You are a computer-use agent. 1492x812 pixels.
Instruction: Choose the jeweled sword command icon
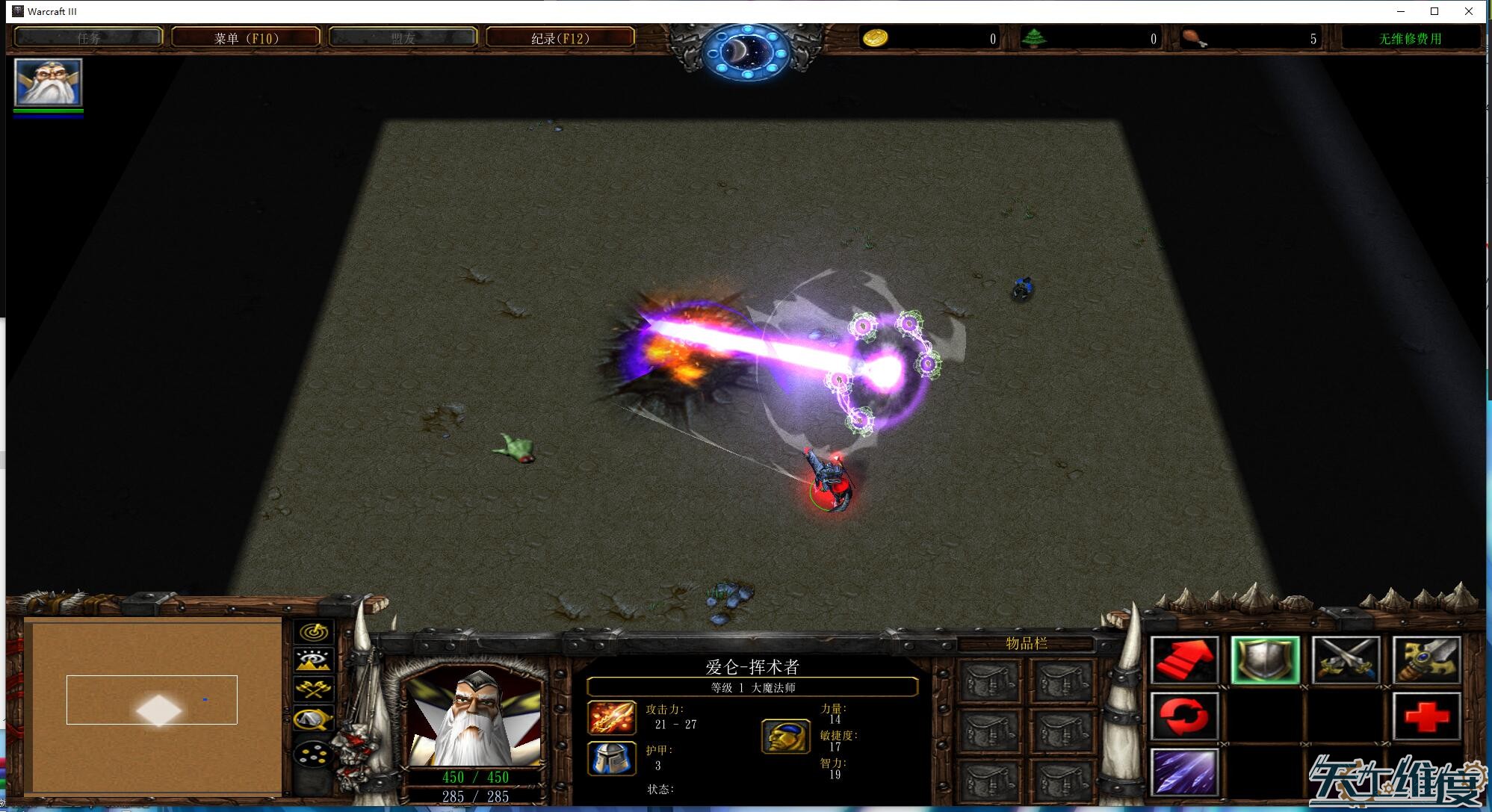click(1427, 661)
